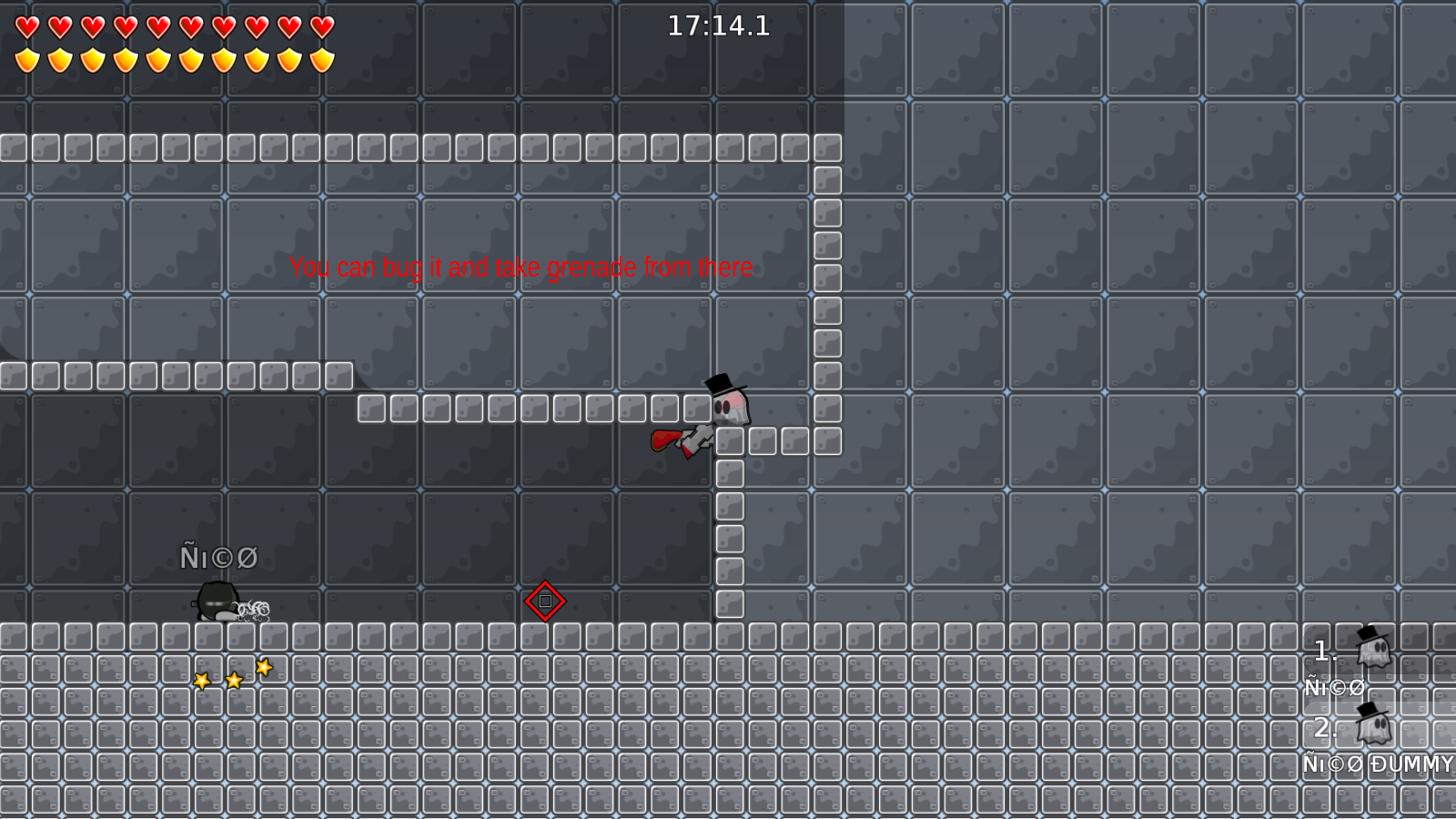
Task: Click the red hint text about the grenade bug
Action: (521, 268)
